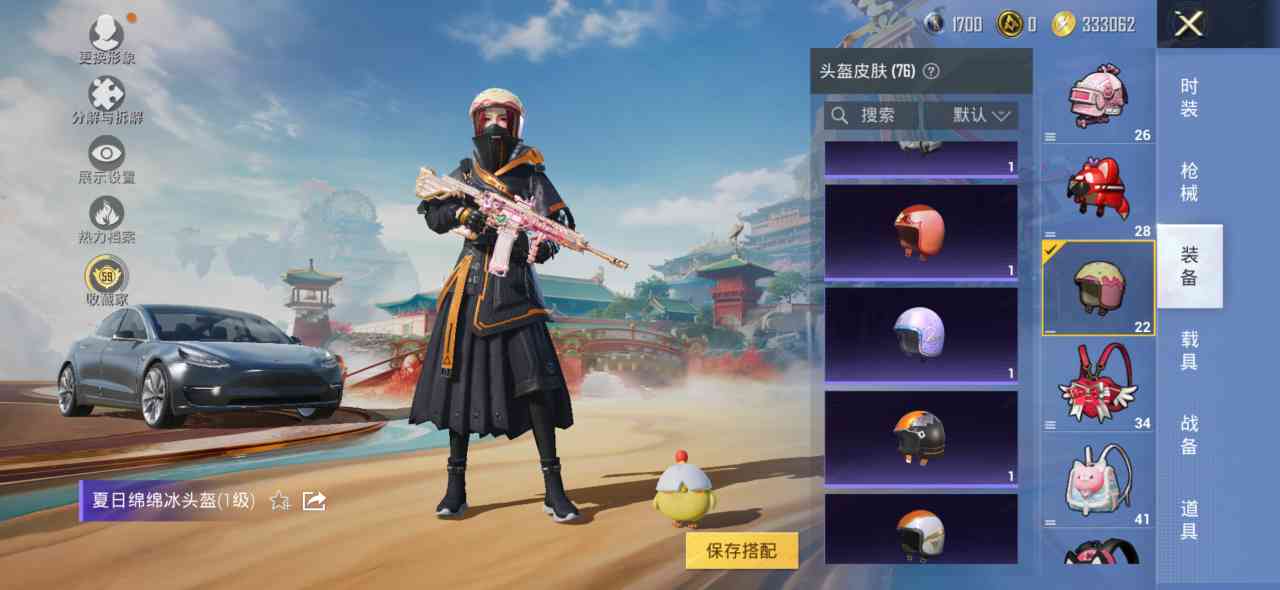This screenshot has height=590, width=1280.
Task: Open 分解与拆解 puzzle-piece option
Action: click(x=106, y=100)
